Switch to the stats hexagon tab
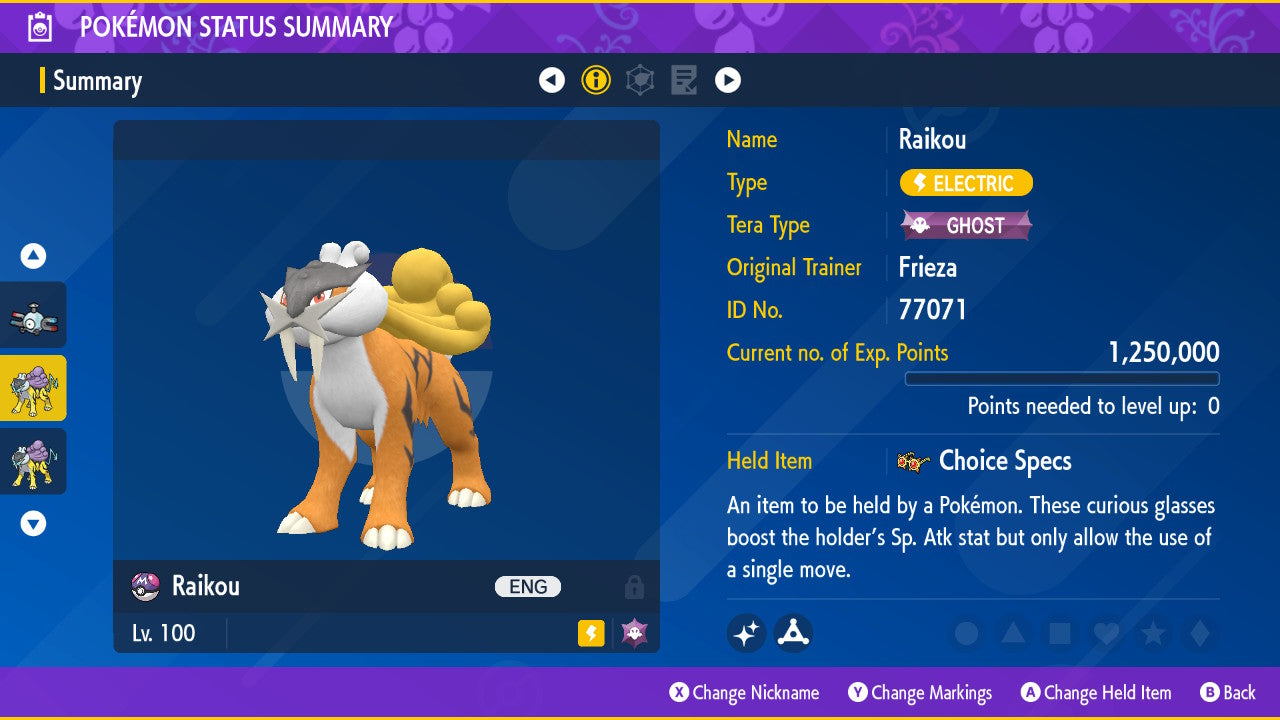Viewport: 1280px width, 720px height. (640, 80)
